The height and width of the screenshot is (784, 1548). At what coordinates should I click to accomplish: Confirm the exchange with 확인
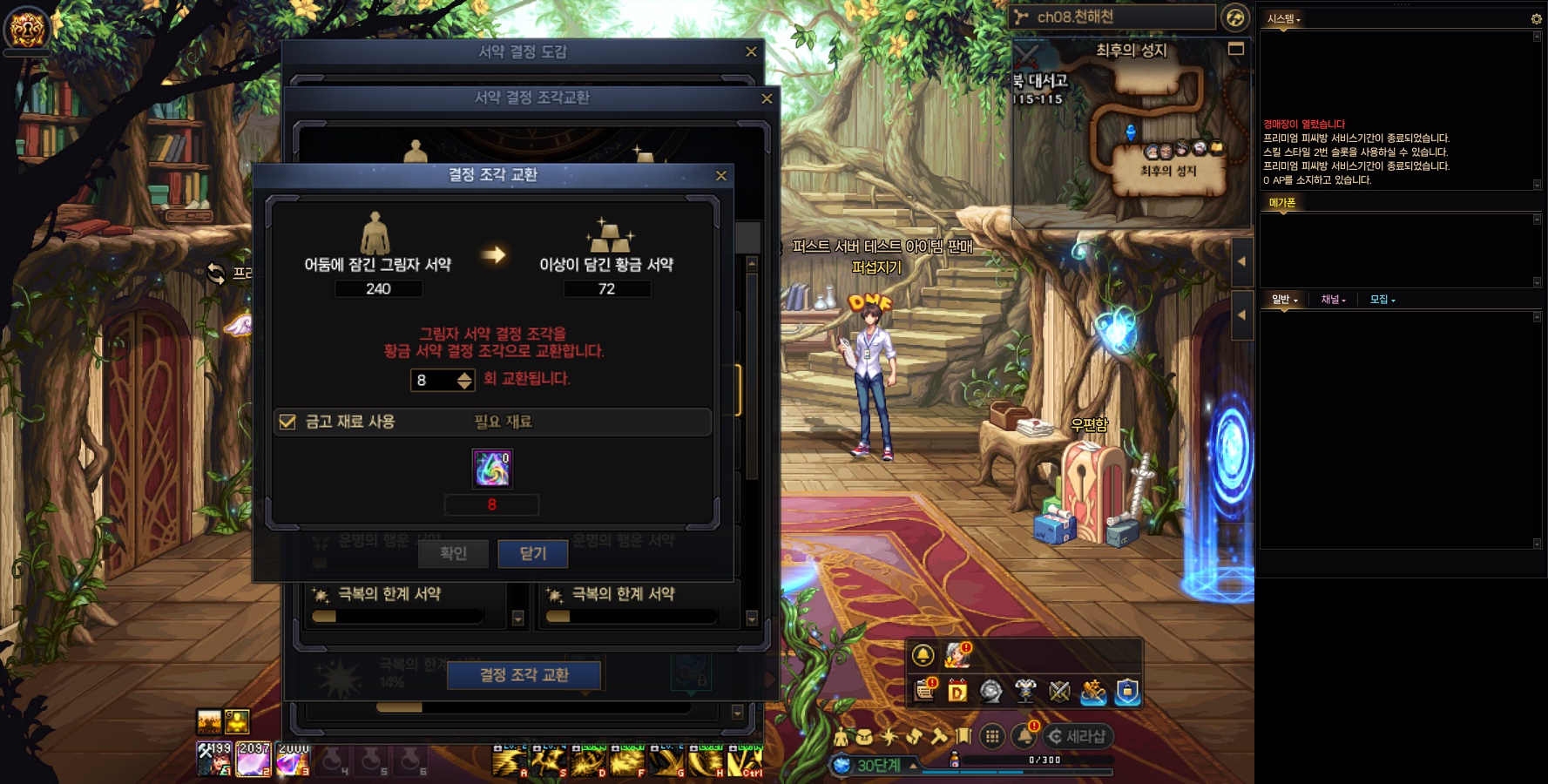pyautogui.click(x=453, y=553)
